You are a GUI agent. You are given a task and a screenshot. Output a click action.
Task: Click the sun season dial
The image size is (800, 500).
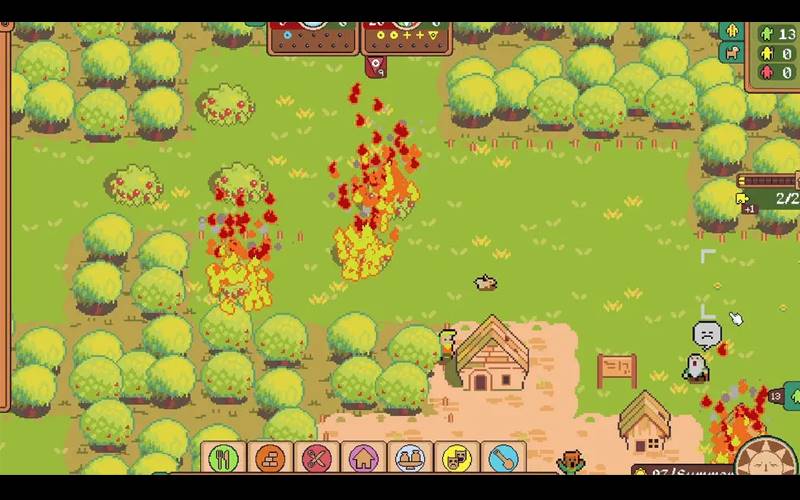[x=768, y=460]
